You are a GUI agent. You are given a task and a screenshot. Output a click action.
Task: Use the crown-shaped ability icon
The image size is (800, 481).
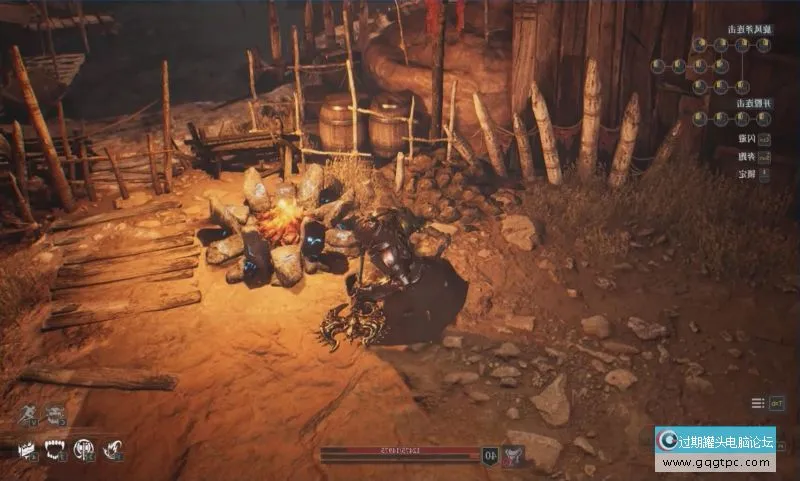[27, 449]
